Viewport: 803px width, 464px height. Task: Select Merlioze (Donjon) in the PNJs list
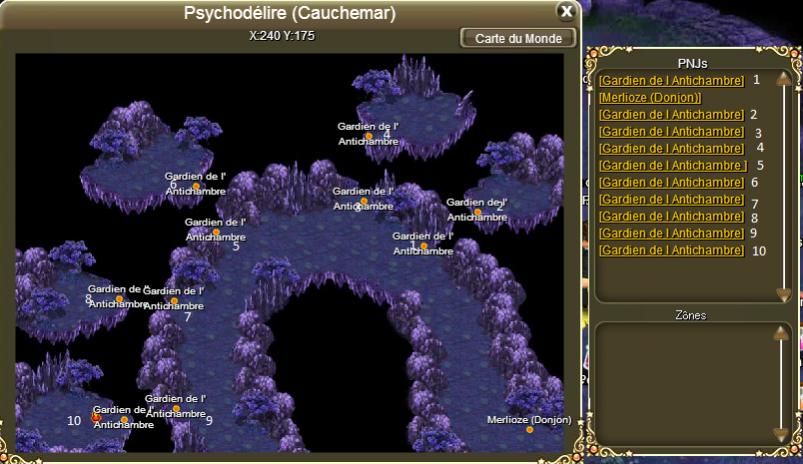click(x=650, y=97)
